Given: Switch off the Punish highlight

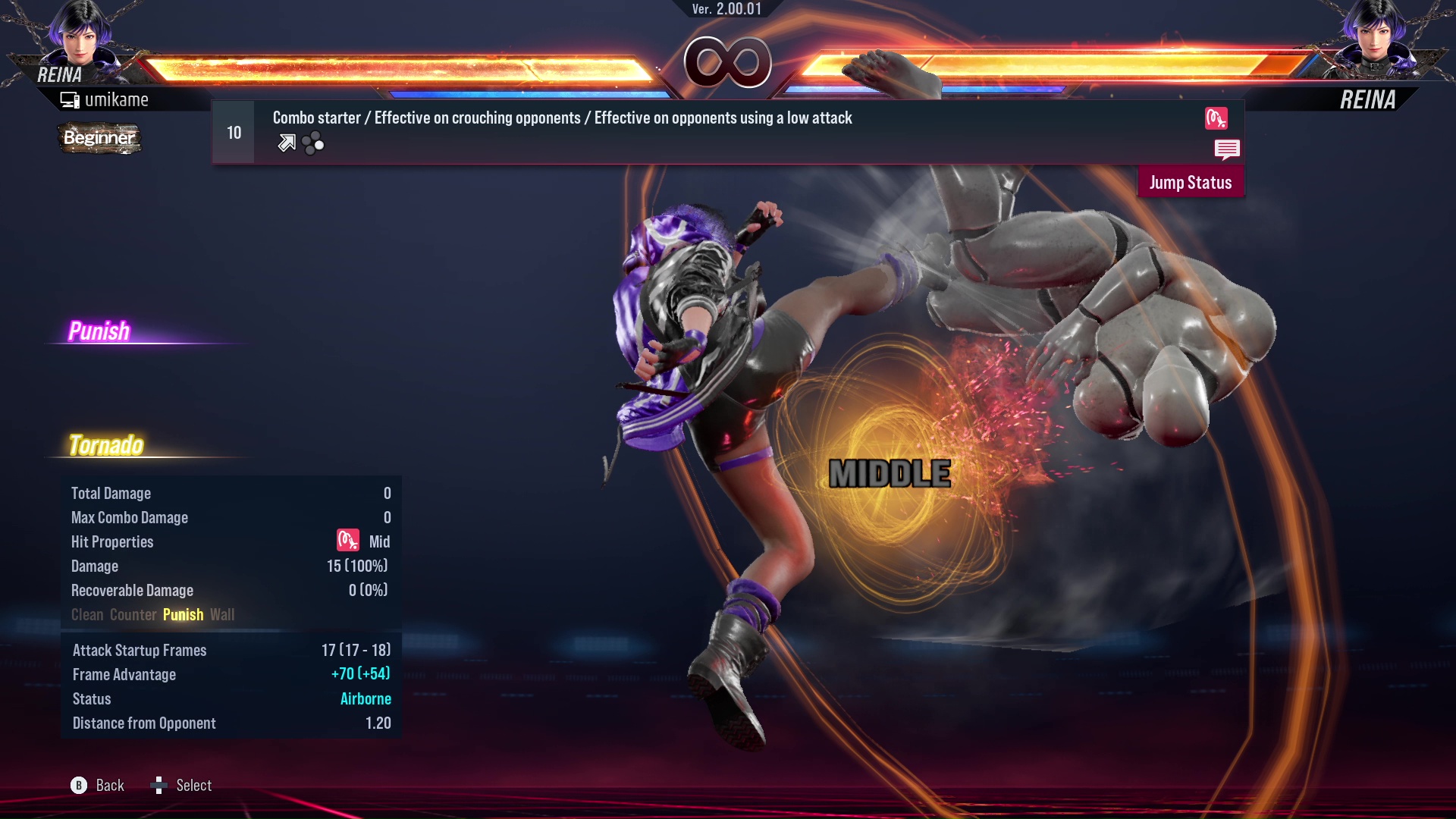Looking at the screenshot, I should click(183, 614).
